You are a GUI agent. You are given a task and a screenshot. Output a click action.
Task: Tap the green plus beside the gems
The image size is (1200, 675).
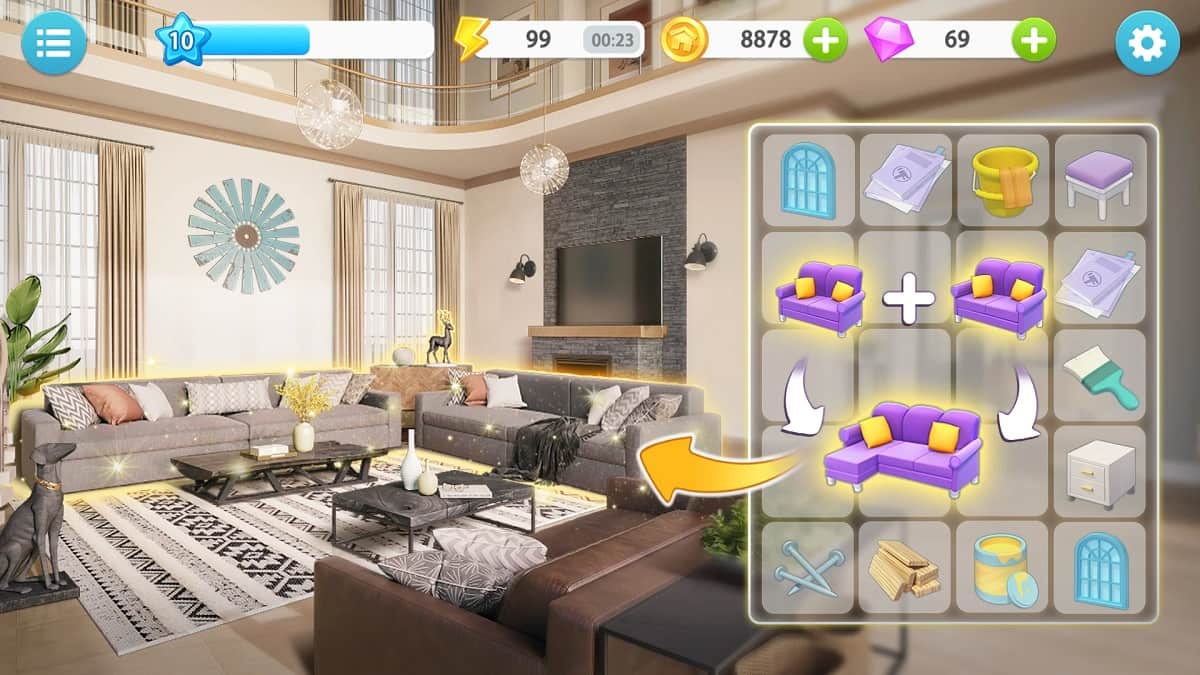click(x=1033, y=40)
